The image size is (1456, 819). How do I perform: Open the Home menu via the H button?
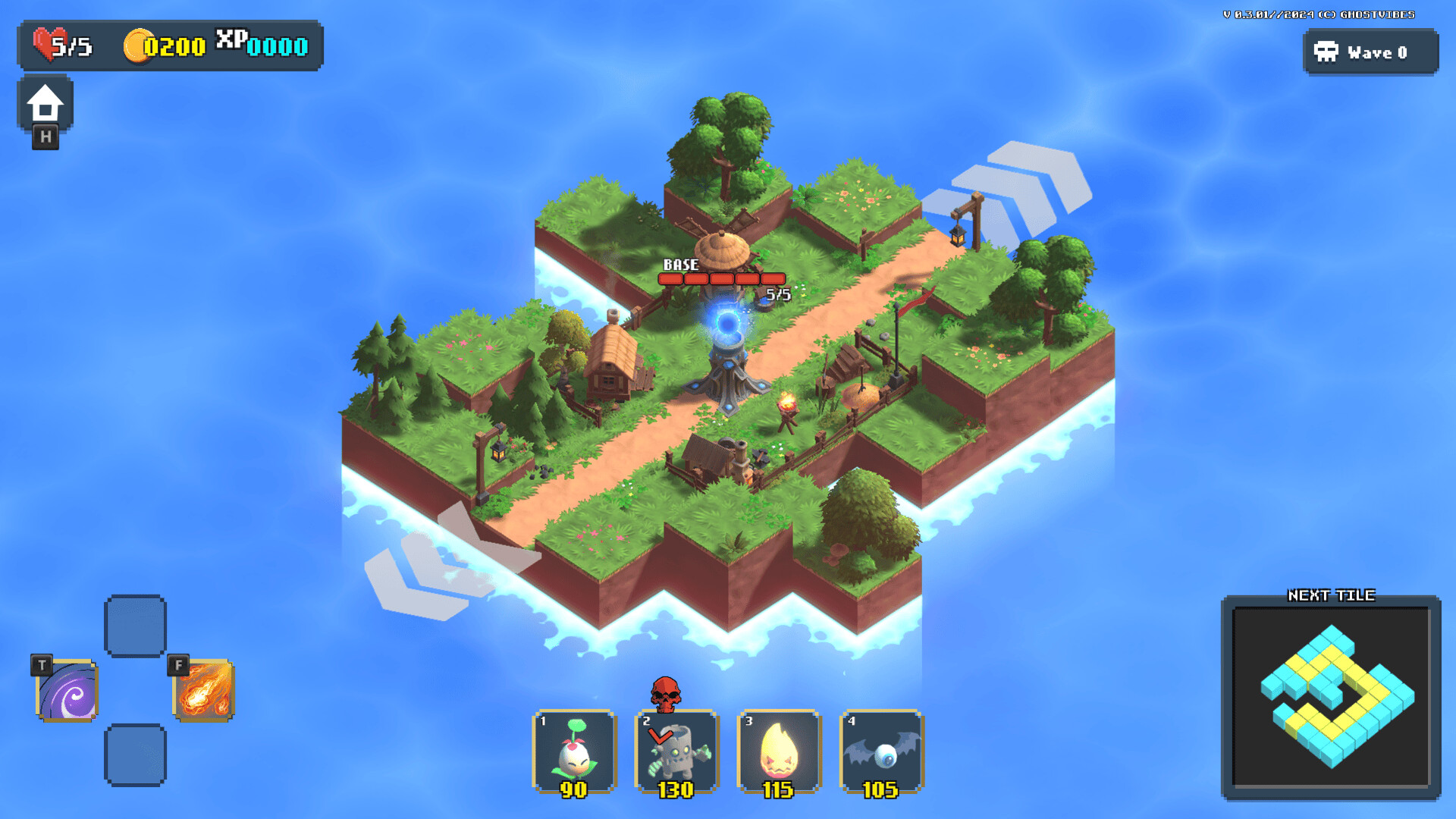(x=47, y=106)
